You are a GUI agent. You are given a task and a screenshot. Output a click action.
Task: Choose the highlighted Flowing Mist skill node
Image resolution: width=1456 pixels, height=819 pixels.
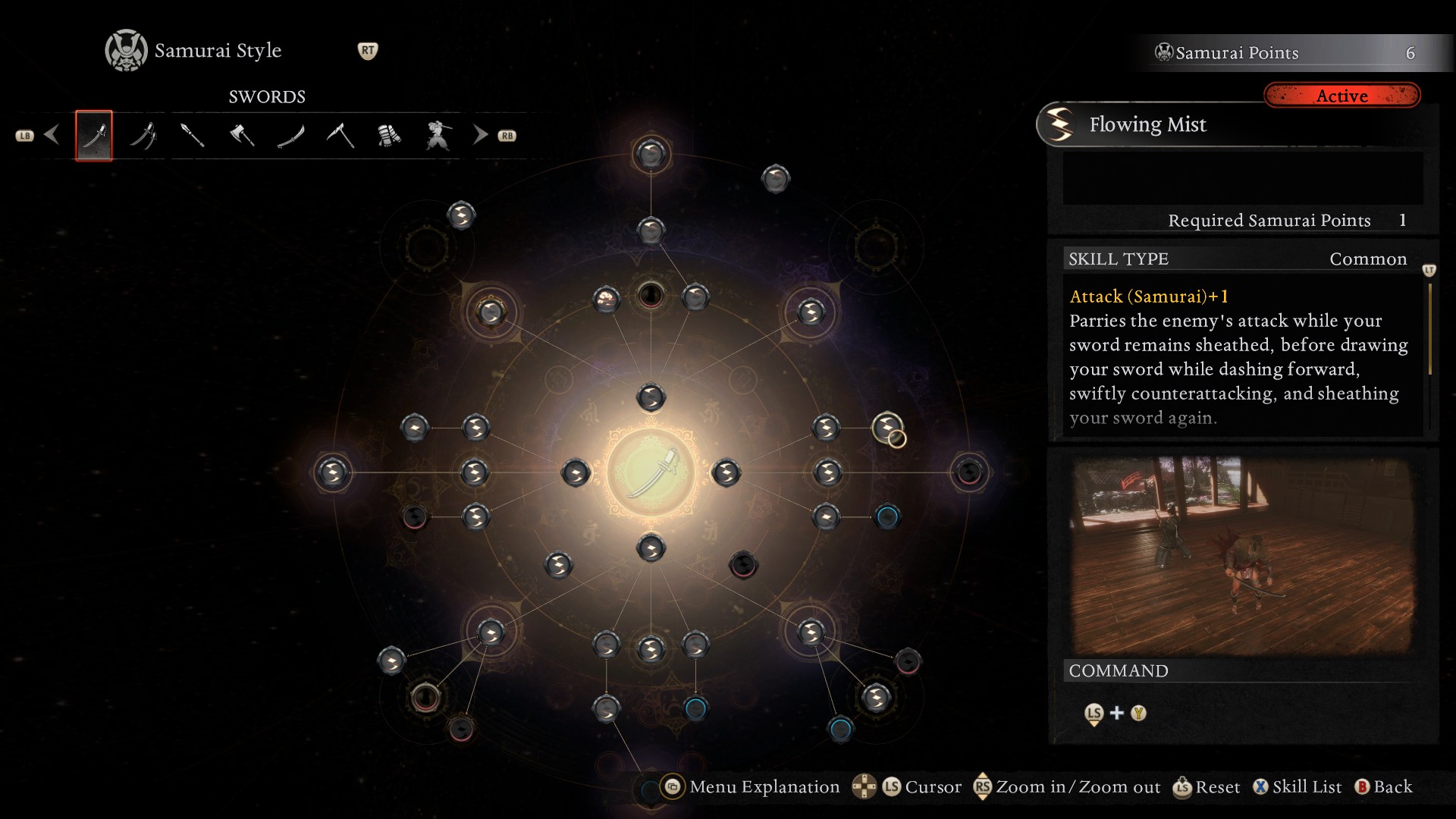(x=887, y=428)
